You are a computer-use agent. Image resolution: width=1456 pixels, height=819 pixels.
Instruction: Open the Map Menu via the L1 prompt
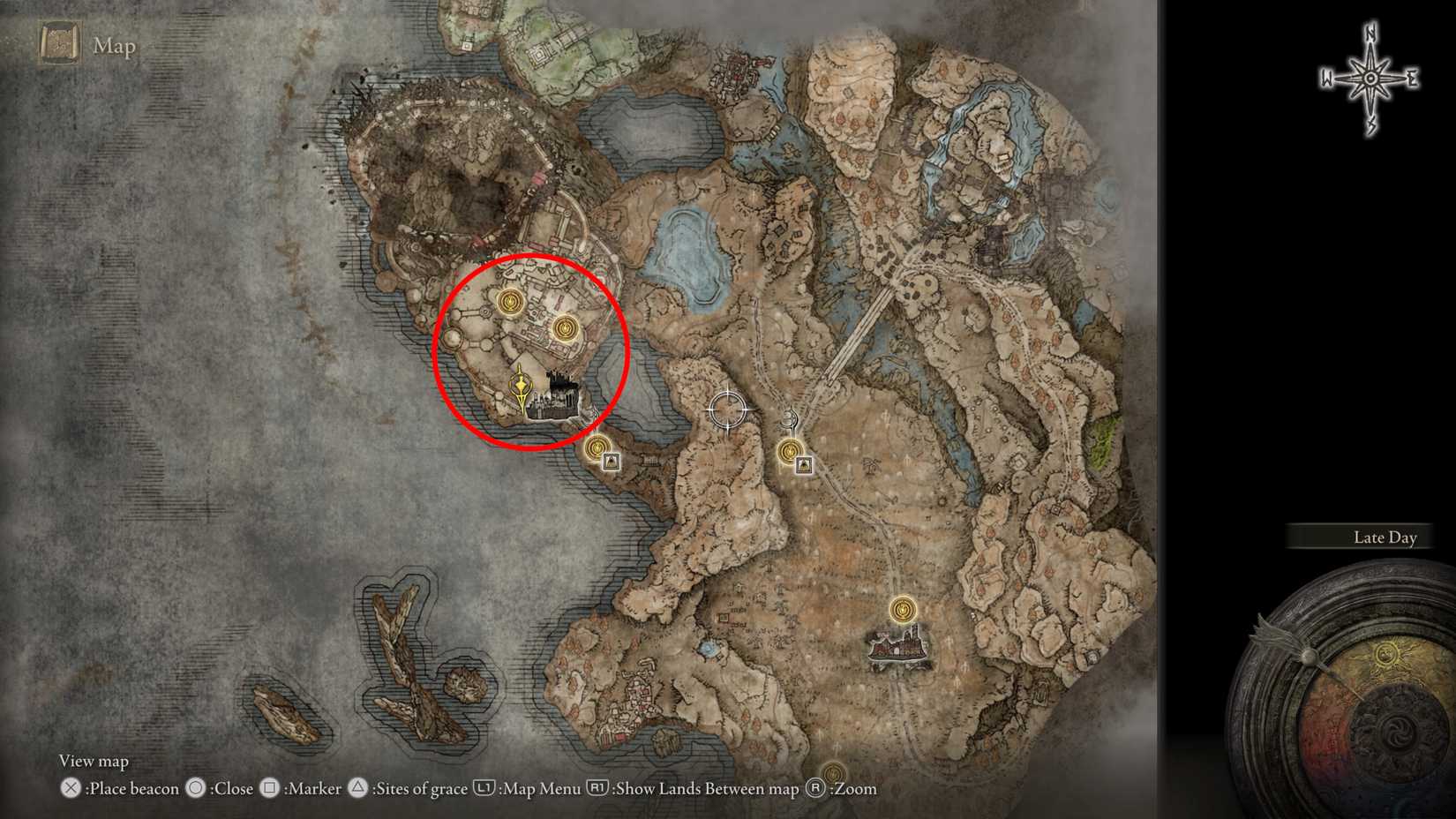486,788
